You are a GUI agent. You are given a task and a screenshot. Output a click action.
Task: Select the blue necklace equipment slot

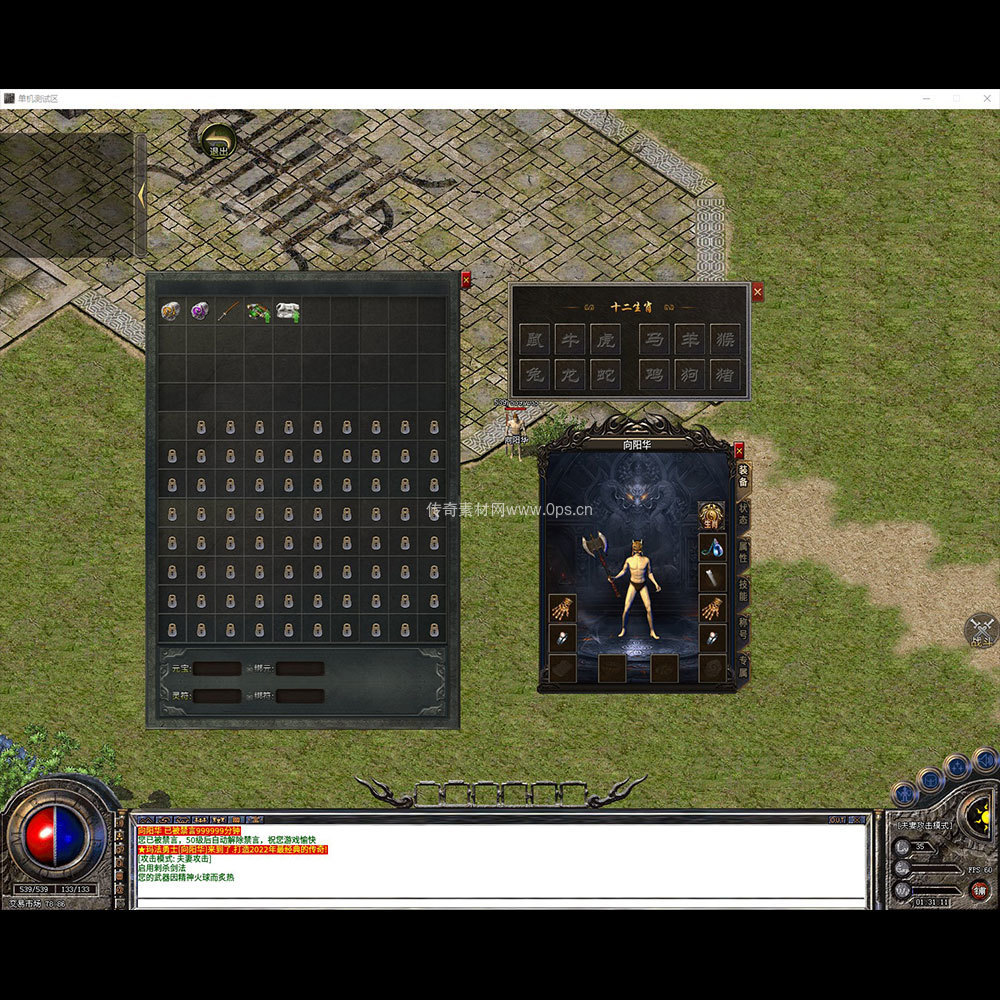point(711,547)
